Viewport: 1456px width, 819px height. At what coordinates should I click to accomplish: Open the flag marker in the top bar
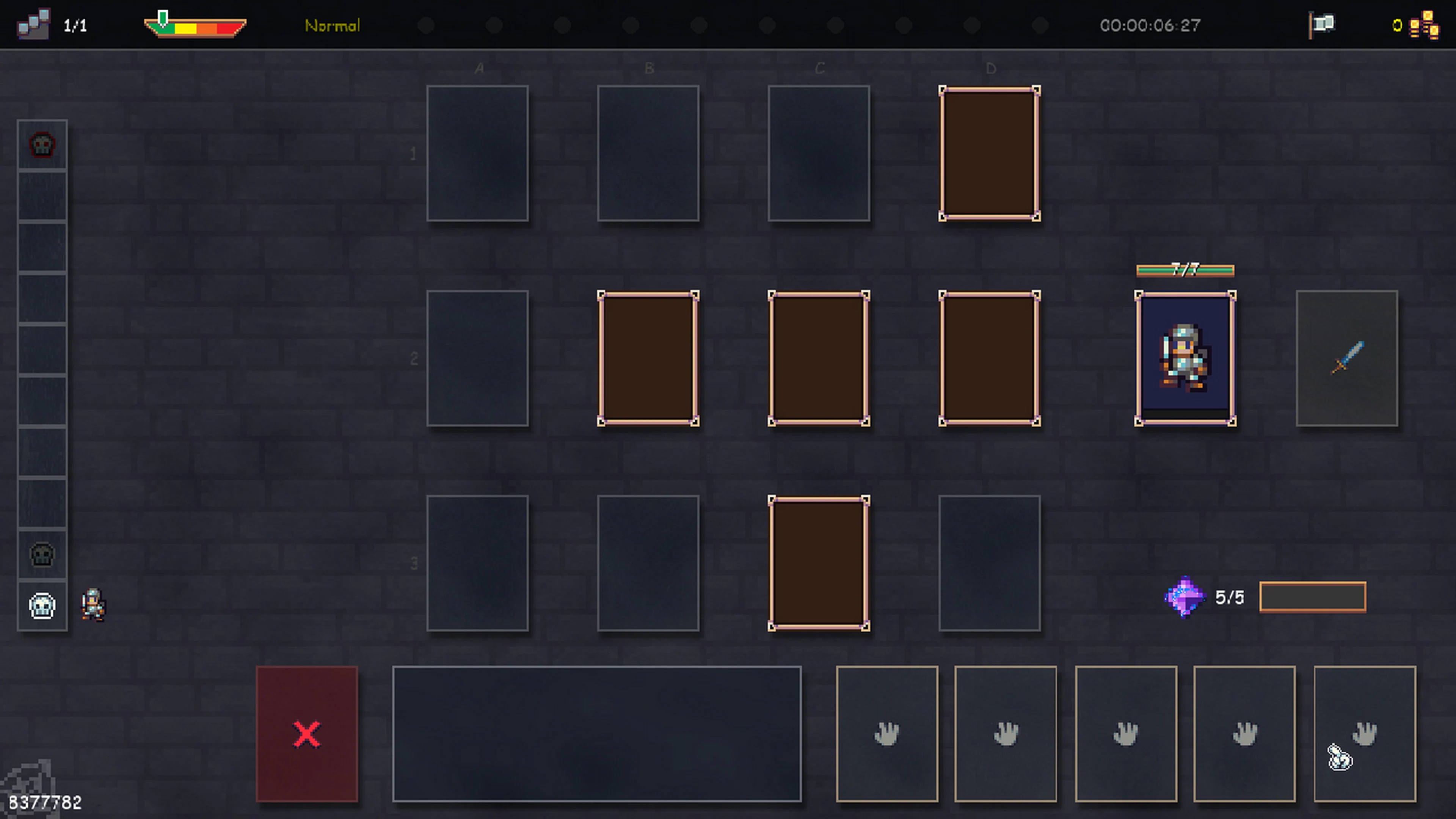[1321, 24]
